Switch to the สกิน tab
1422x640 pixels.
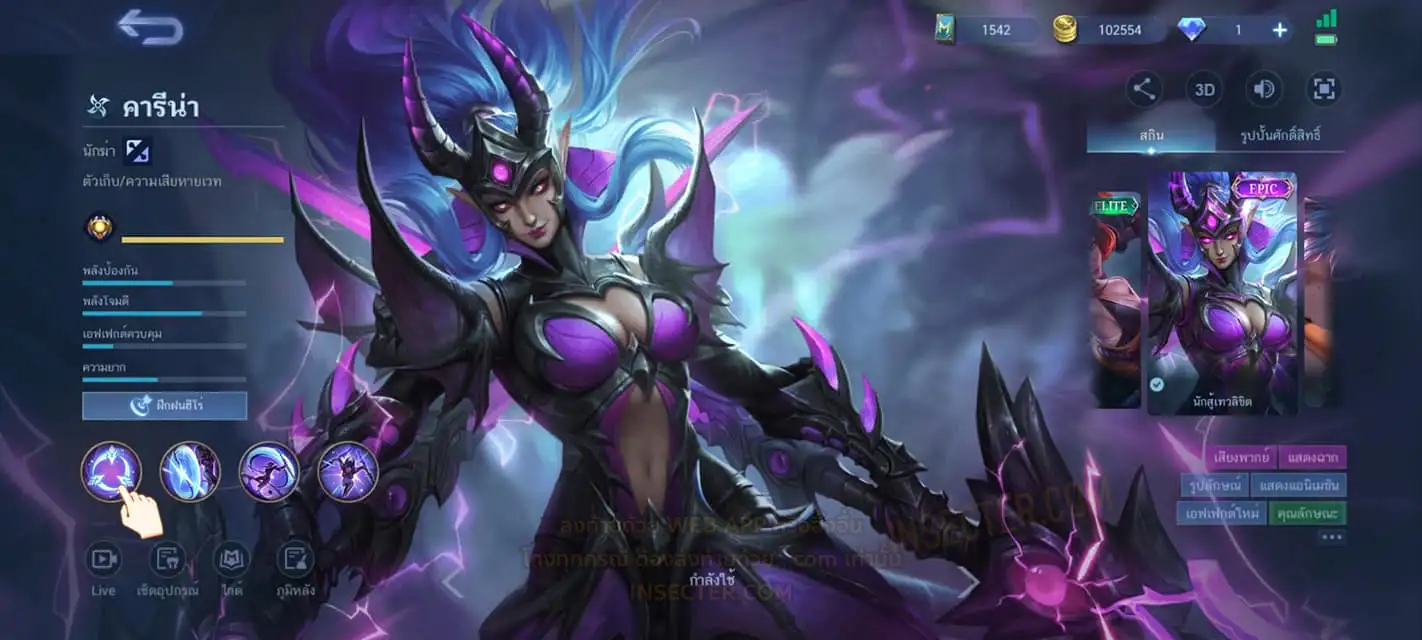pos(1150,135)
